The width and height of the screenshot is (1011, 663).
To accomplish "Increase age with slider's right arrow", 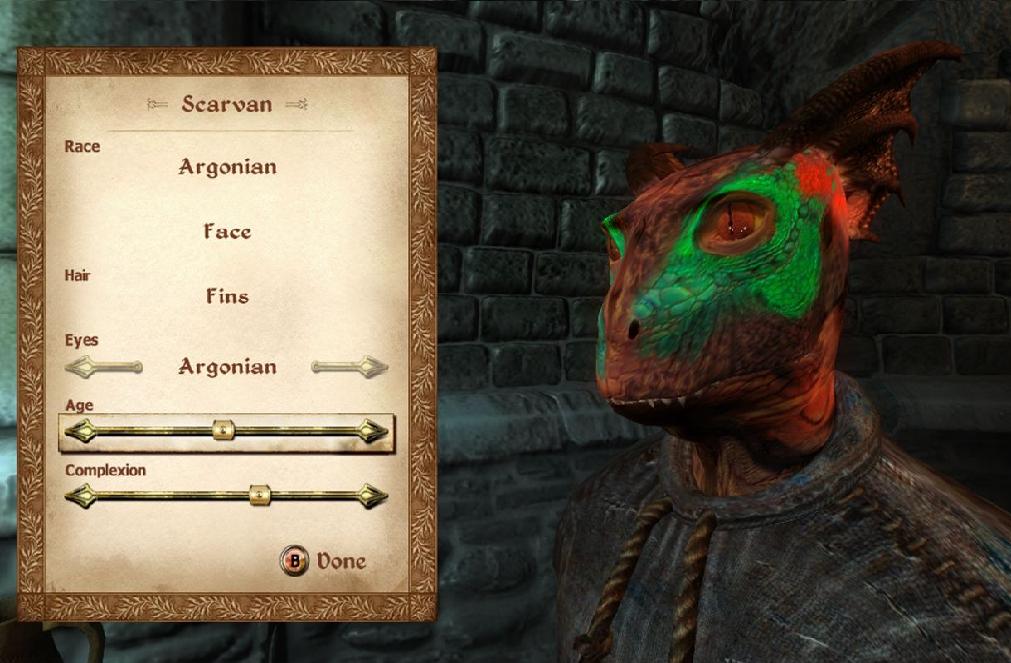I will point(373,432).
